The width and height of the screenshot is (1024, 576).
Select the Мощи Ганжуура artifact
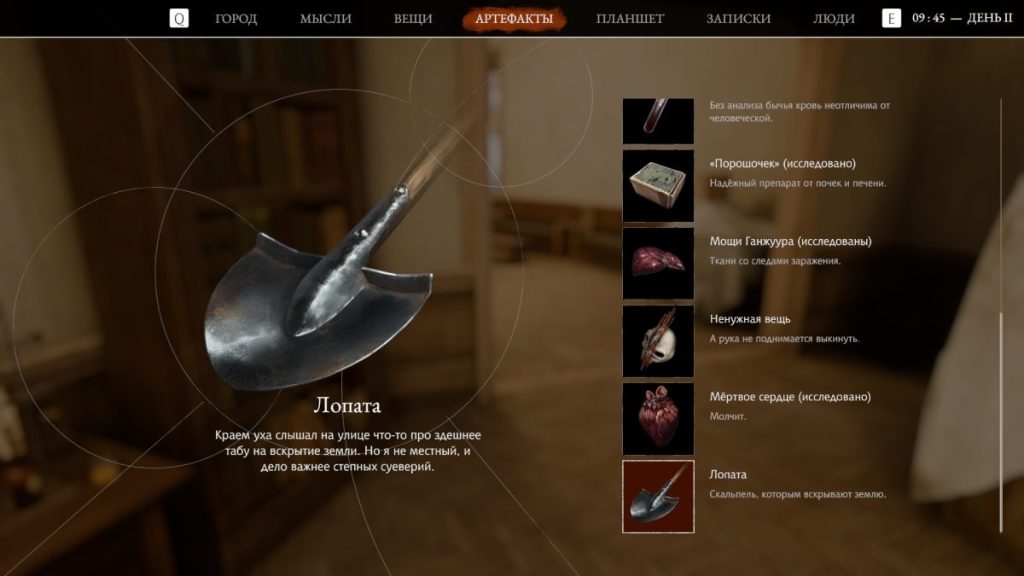658,263
